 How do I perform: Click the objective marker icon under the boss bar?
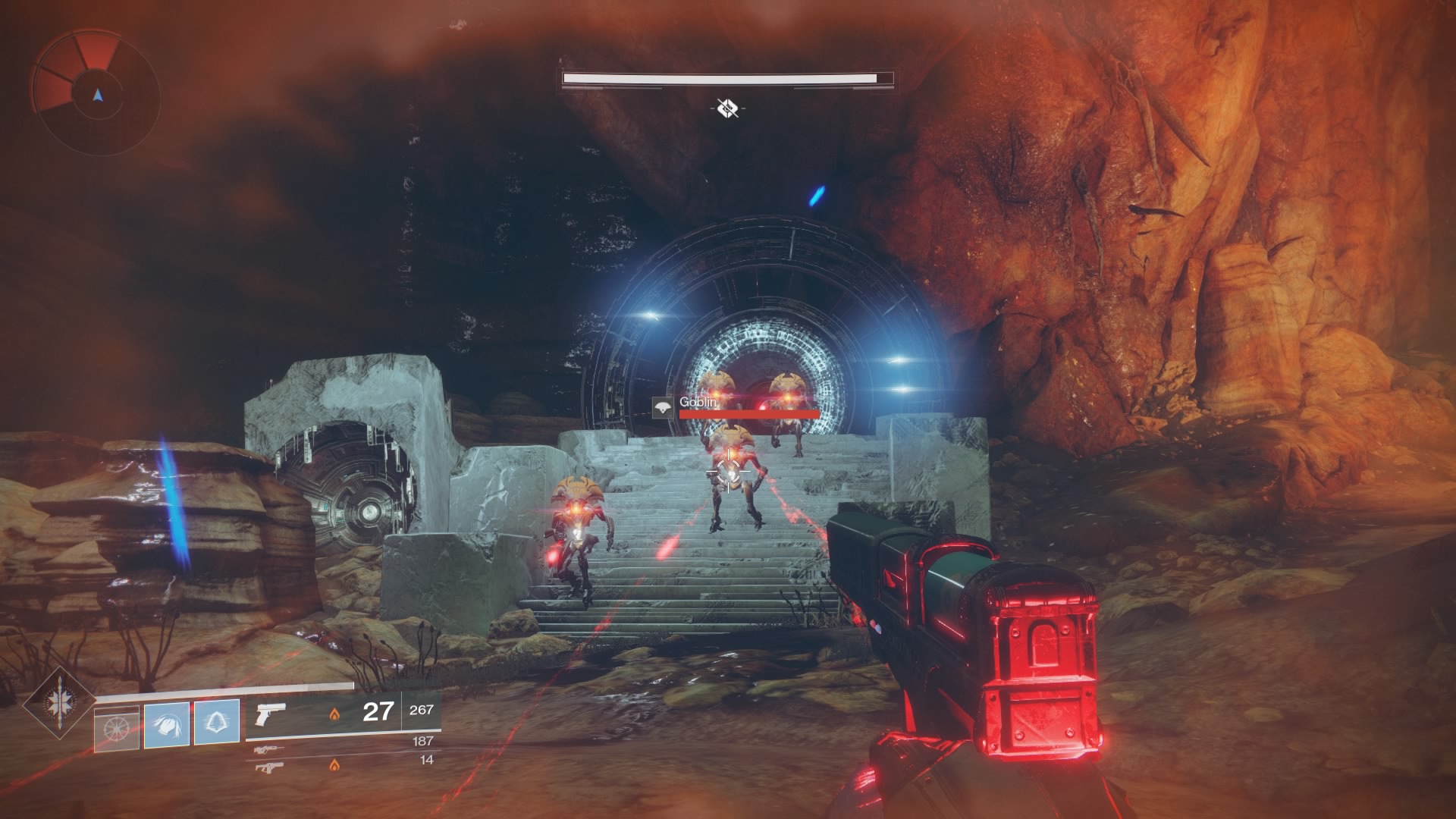[x=727, y=108]
